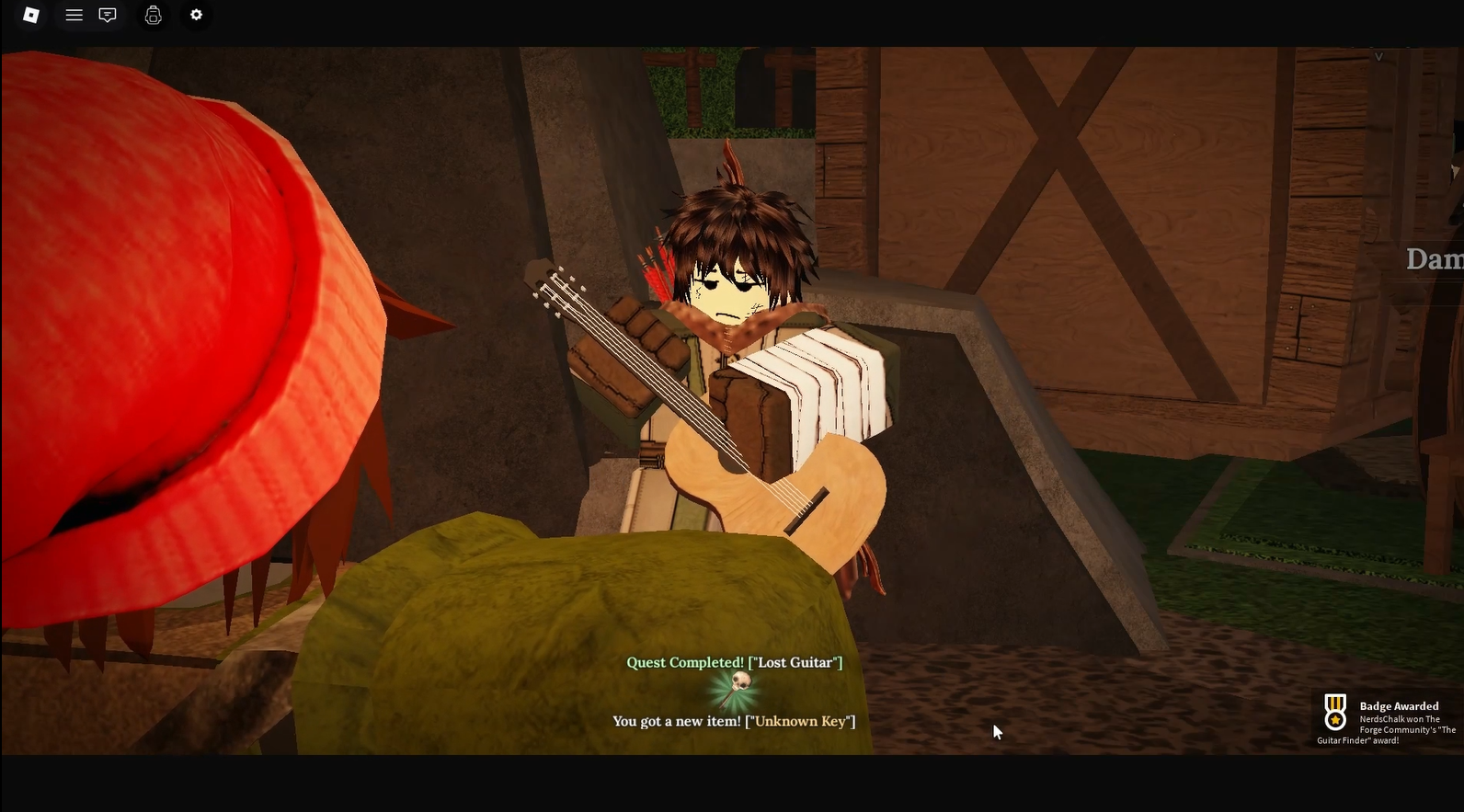
Task: Click the Unknown Key item text
Action: (x=802, y=721)
